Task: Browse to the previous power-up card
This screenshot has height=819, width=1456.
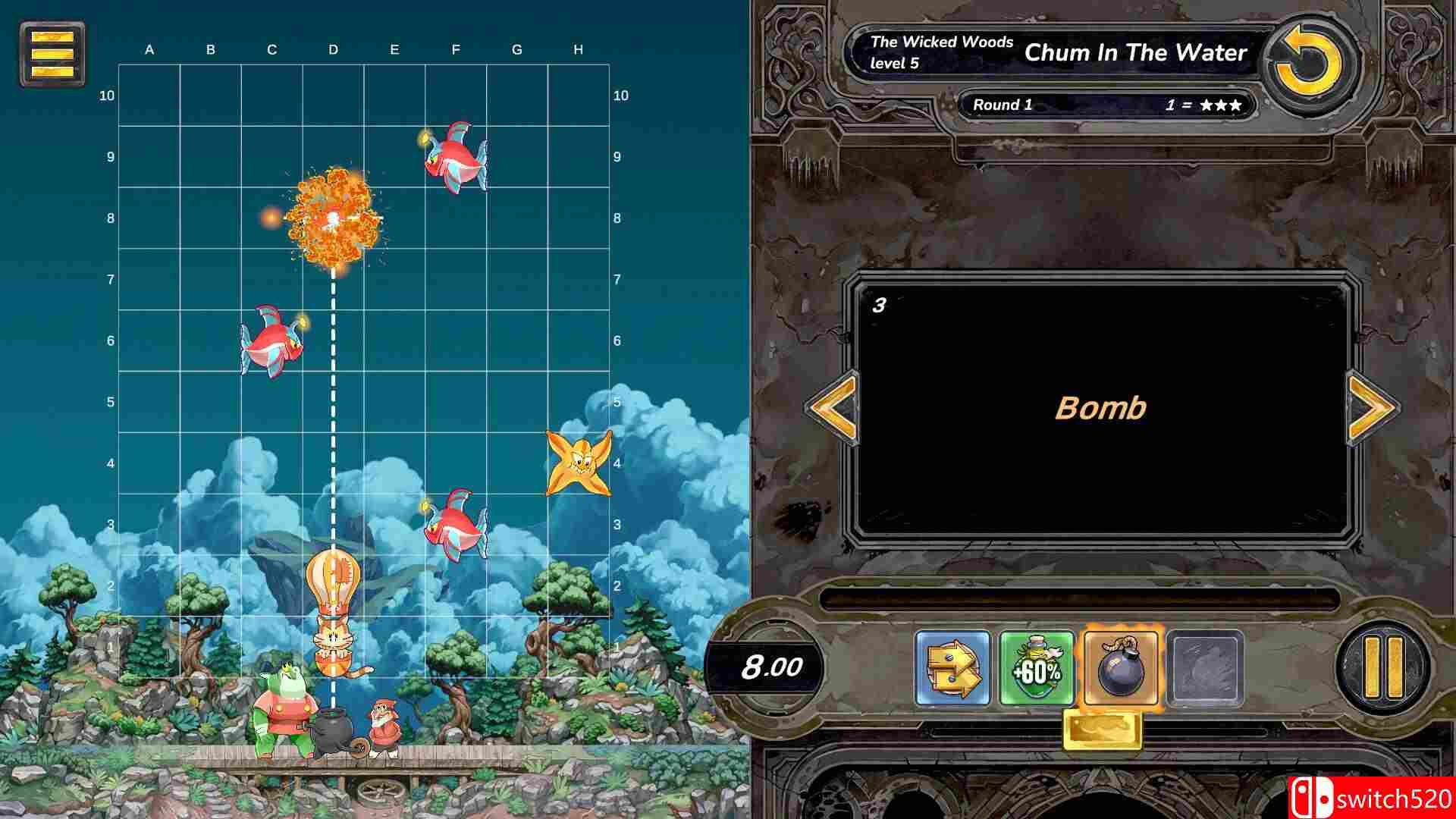Action: pos(833,408)
